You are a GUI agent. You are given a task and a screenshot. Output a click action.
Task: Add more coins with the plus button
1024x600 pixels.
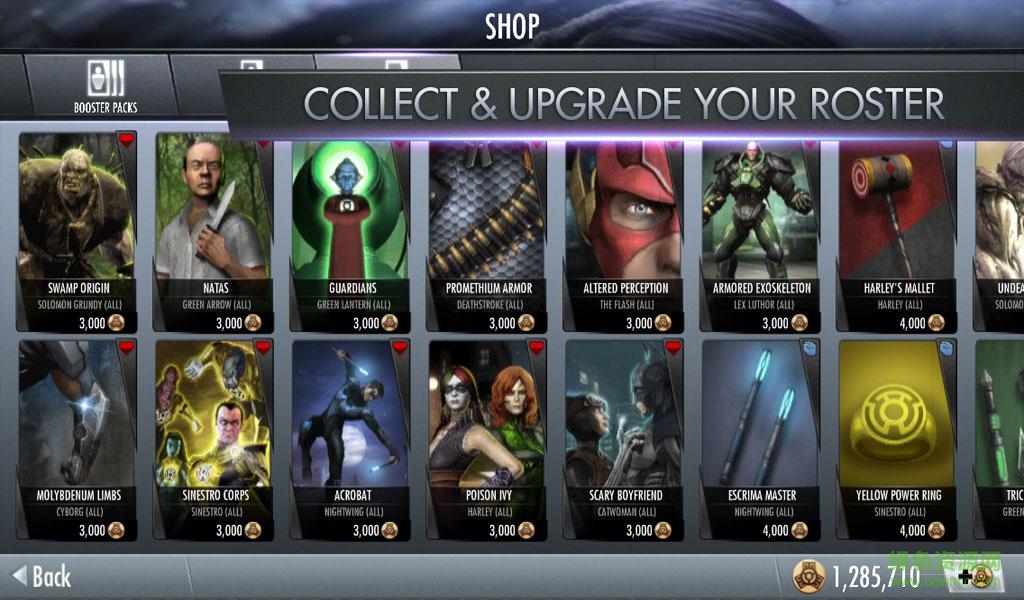(x=974, y=576)
